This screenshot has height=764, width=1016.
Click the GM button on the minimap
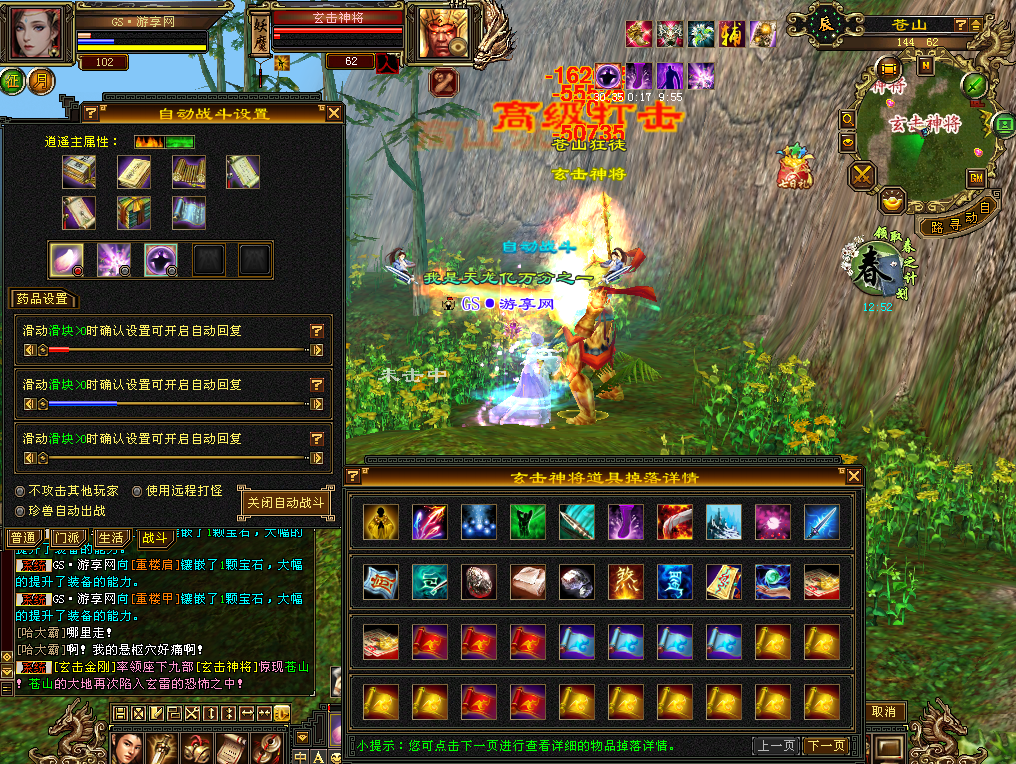click(976, 178)
